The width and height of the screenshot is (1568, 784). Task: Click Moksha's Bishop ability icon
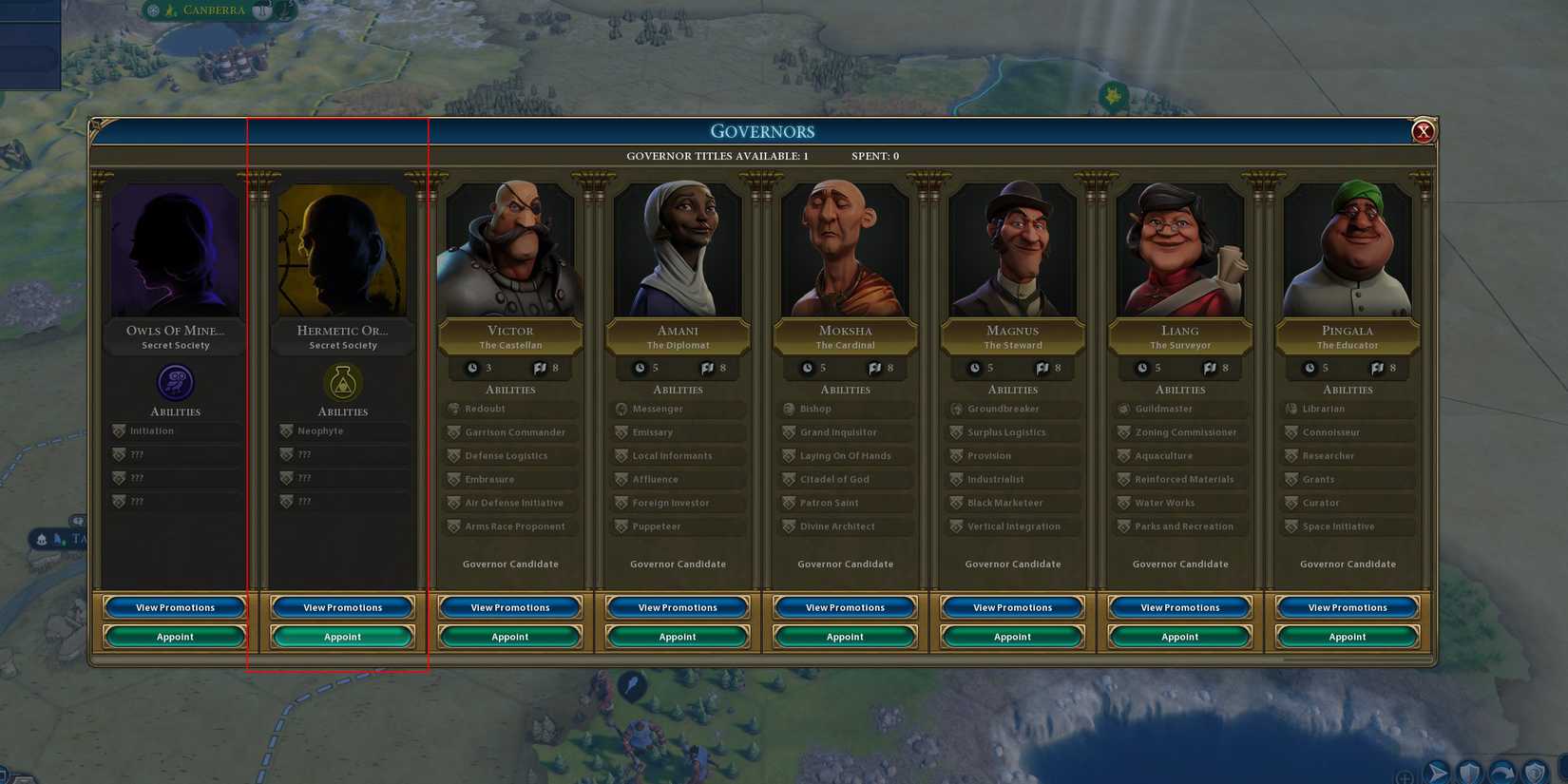789,409
